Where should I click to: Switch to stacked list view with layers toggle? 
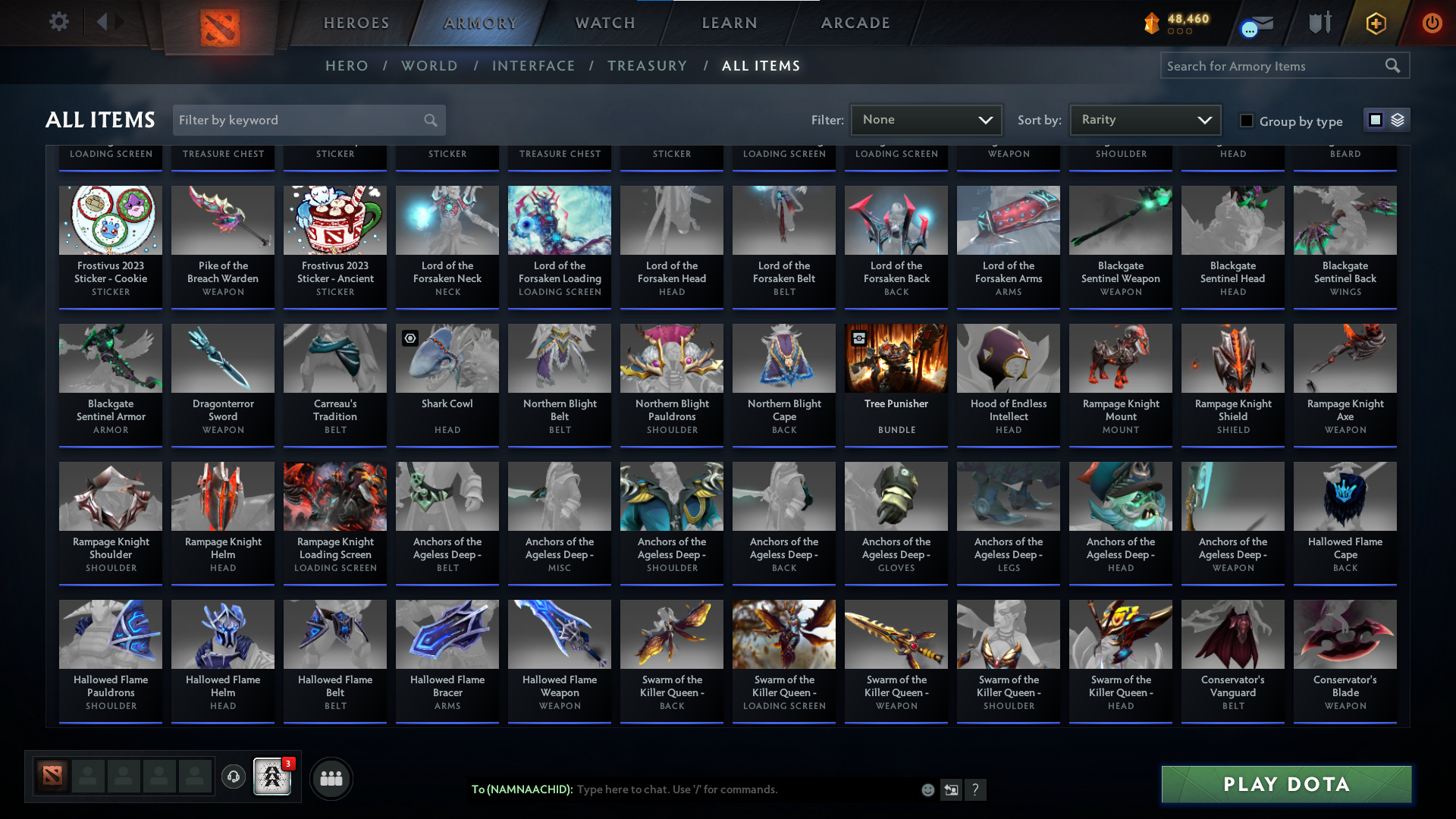pos(1398,120)
